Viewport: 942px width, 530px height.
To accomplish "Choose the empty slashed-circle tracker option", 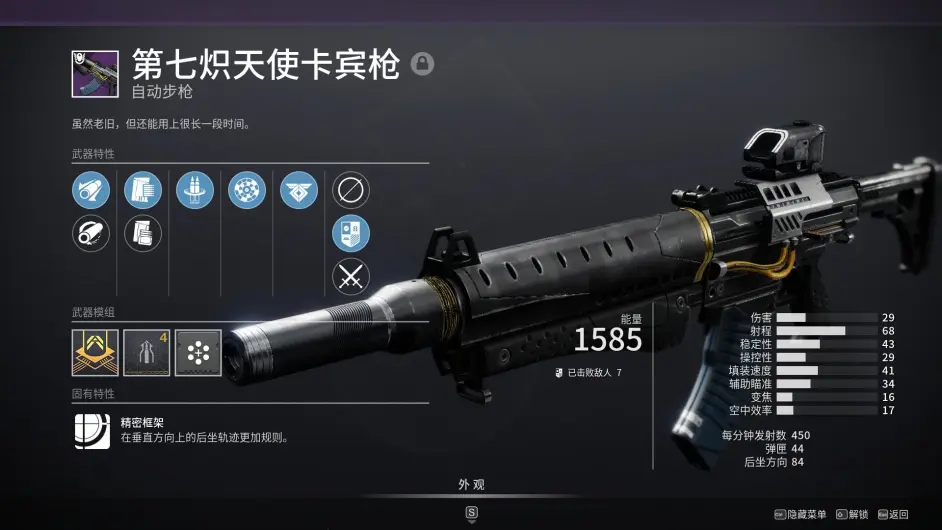I will click(x=351, y=190).
